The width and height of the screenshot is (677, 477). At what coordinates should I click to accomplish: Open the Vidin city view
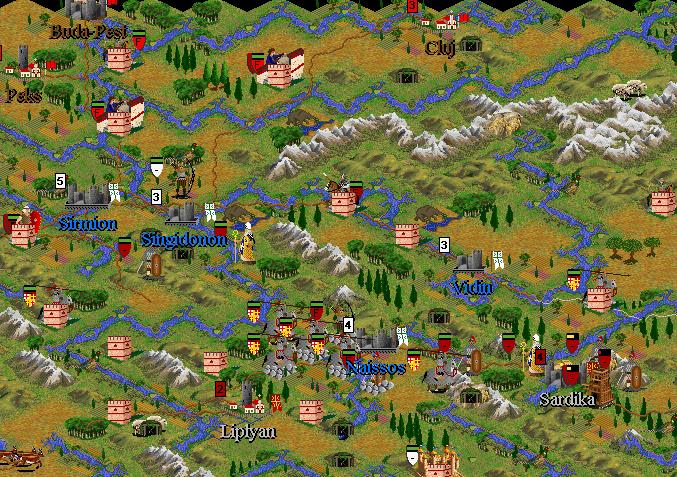[x=470, y=262]
